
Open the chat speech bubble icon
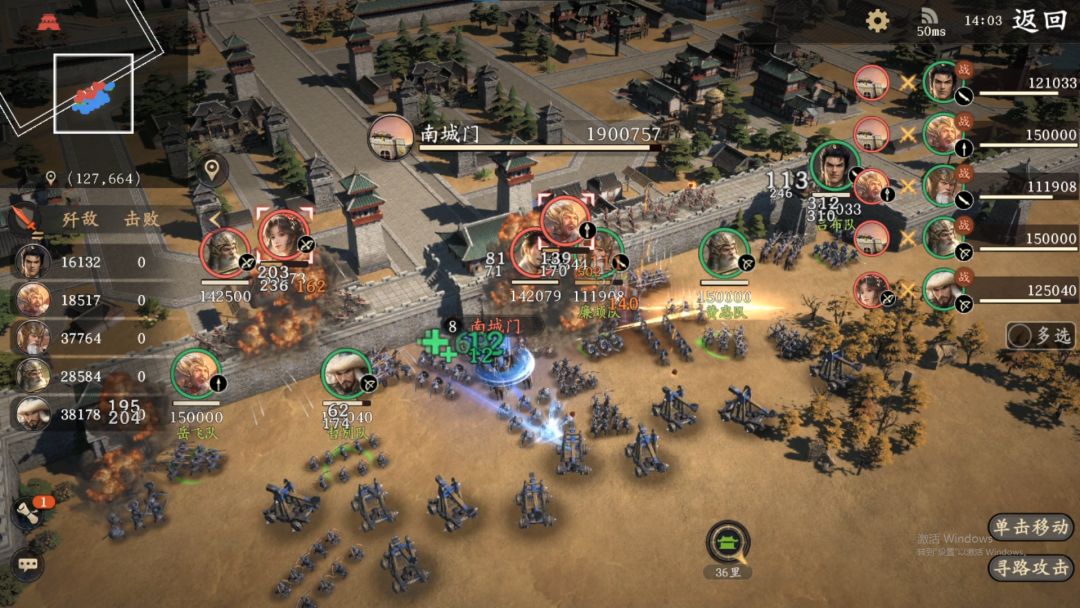click(x=27, y=564)
